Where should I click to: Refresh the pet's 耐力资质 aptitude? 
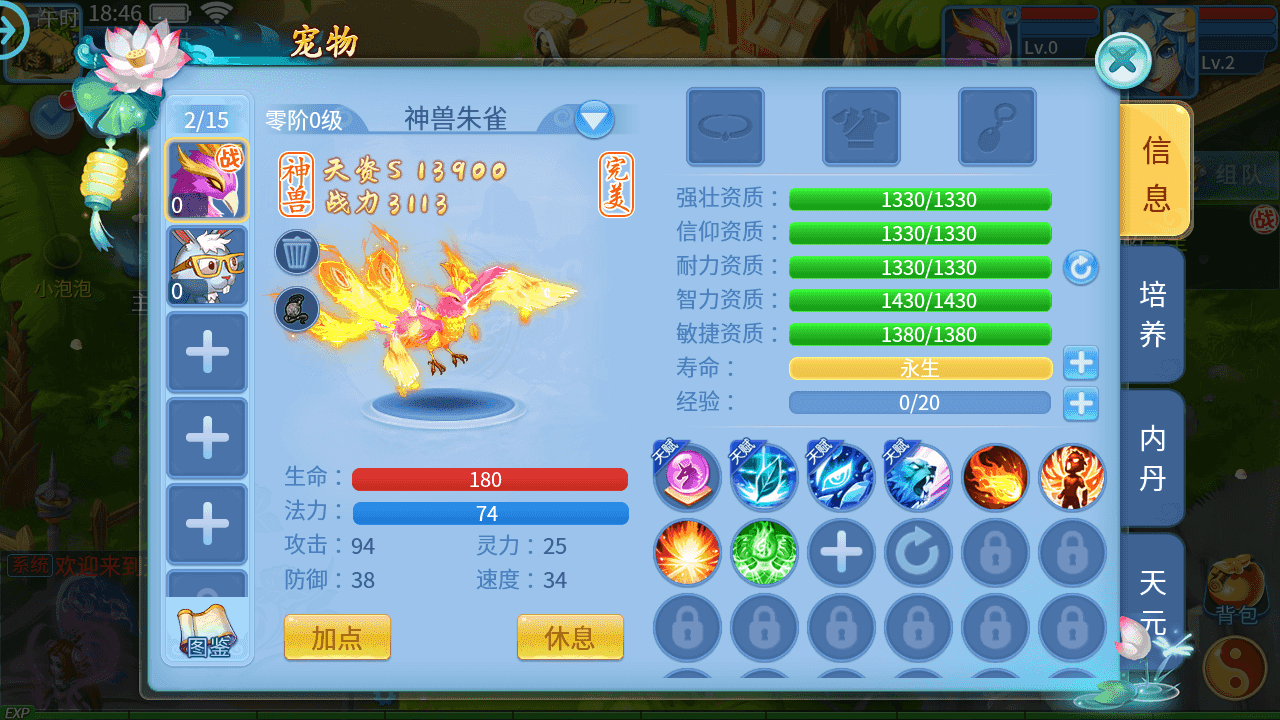pyautogui.click(x=1081, y=267)
